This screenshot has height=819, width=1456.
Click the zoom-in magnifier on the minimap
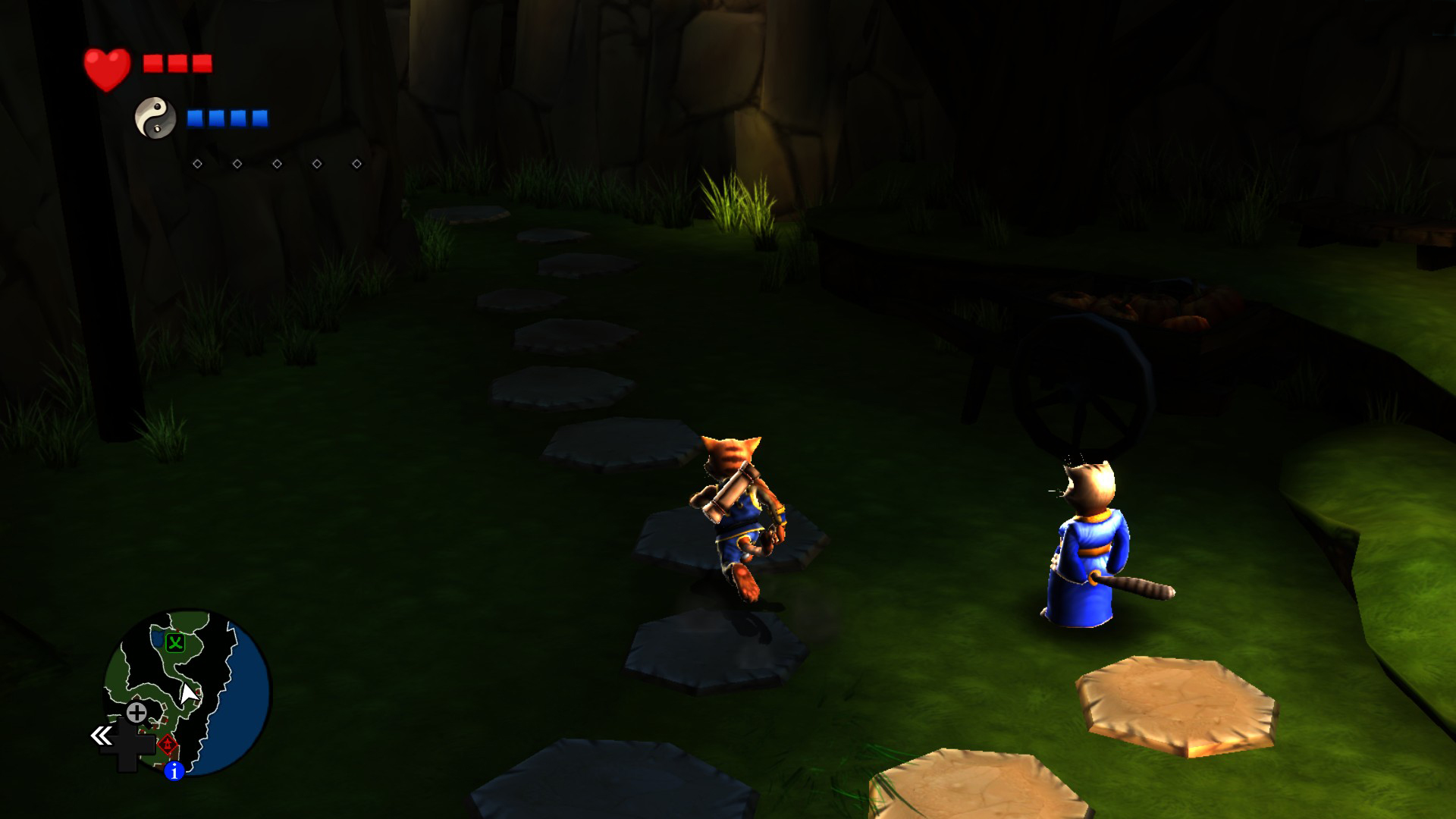point(136,713)
